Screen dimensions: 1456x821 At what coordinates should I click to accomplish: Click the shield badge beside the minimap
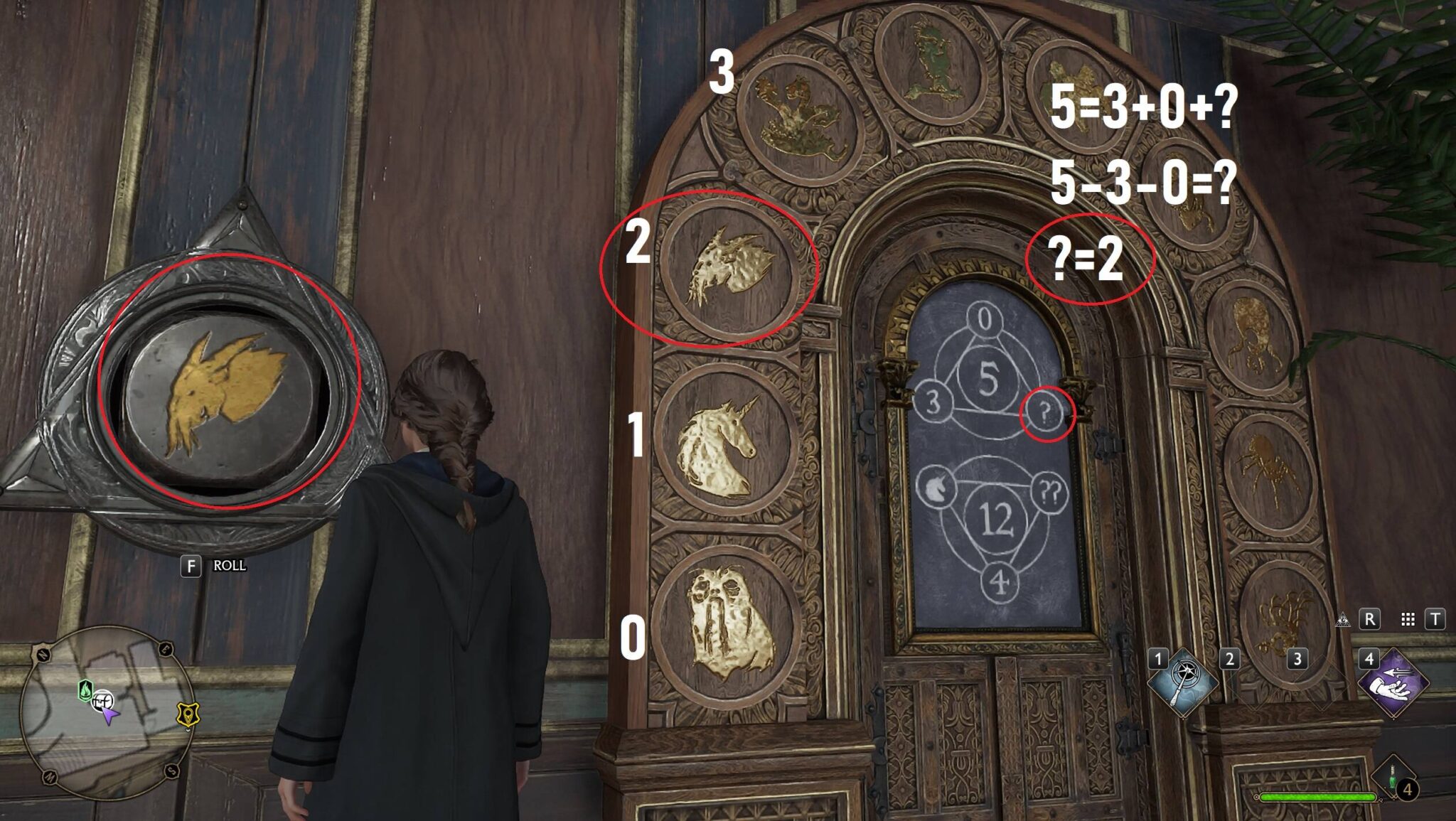(188, 715)
